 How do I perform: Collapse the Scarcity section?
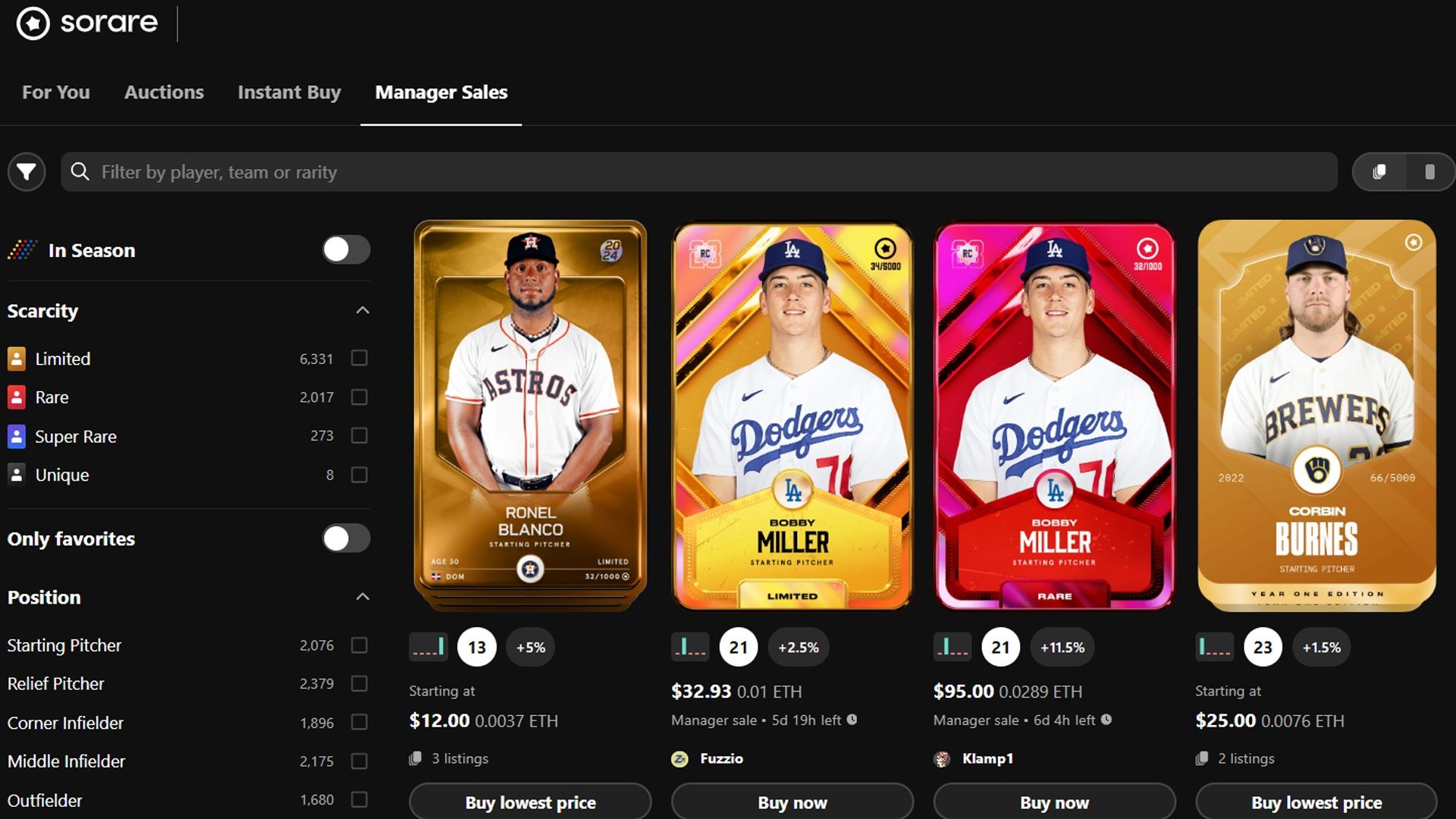pos(362,310)
